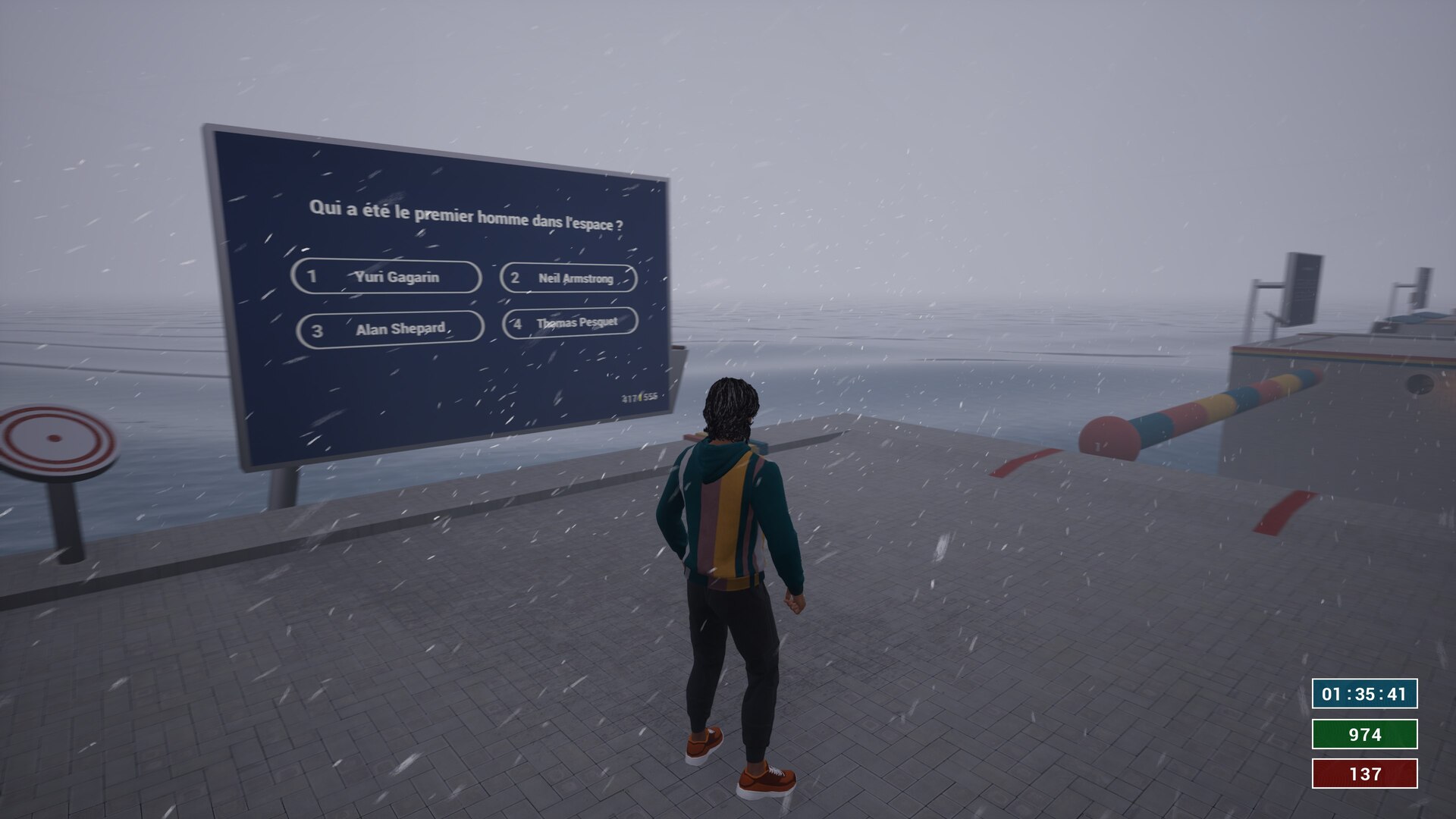Choose answer 1, Yuri Gagarin

(x=386, y=277)
